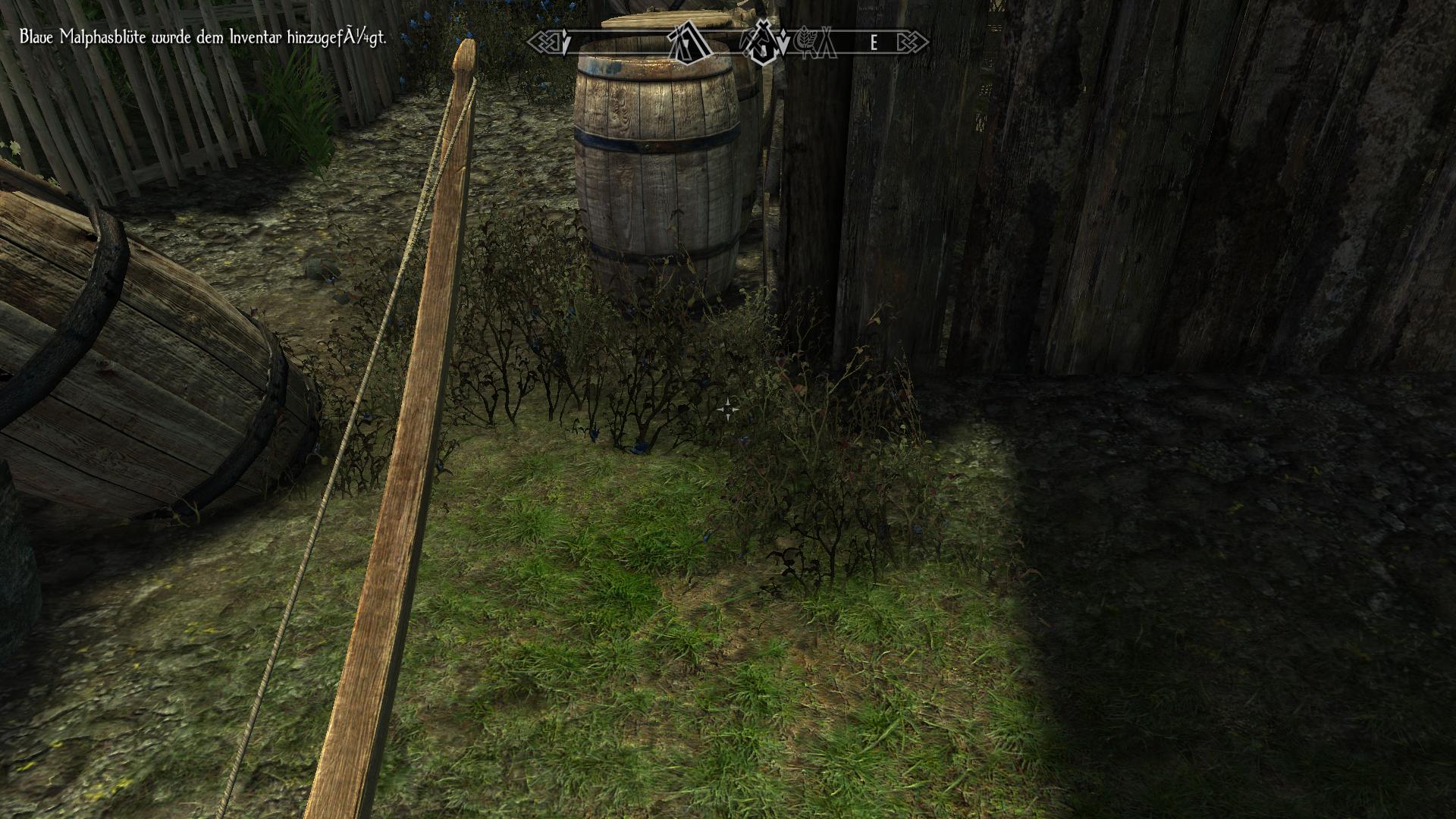Screen dimensions: 1456x819
Task: Click the E direction letter on the compass
Action: (874, 43)
